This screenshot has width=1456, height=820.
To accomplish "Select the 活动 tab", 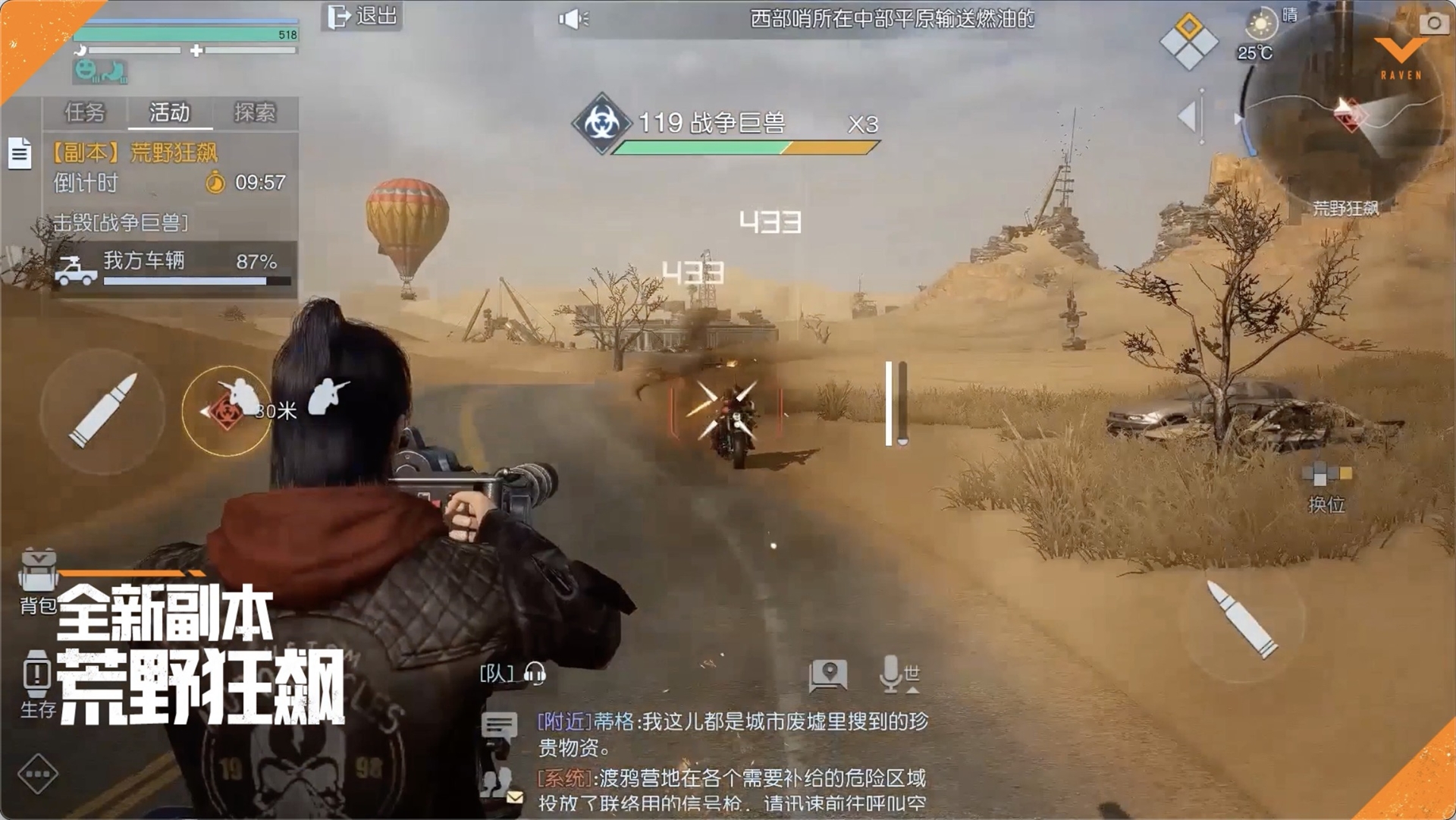I will pyautogui.click(x=170, y=113).
